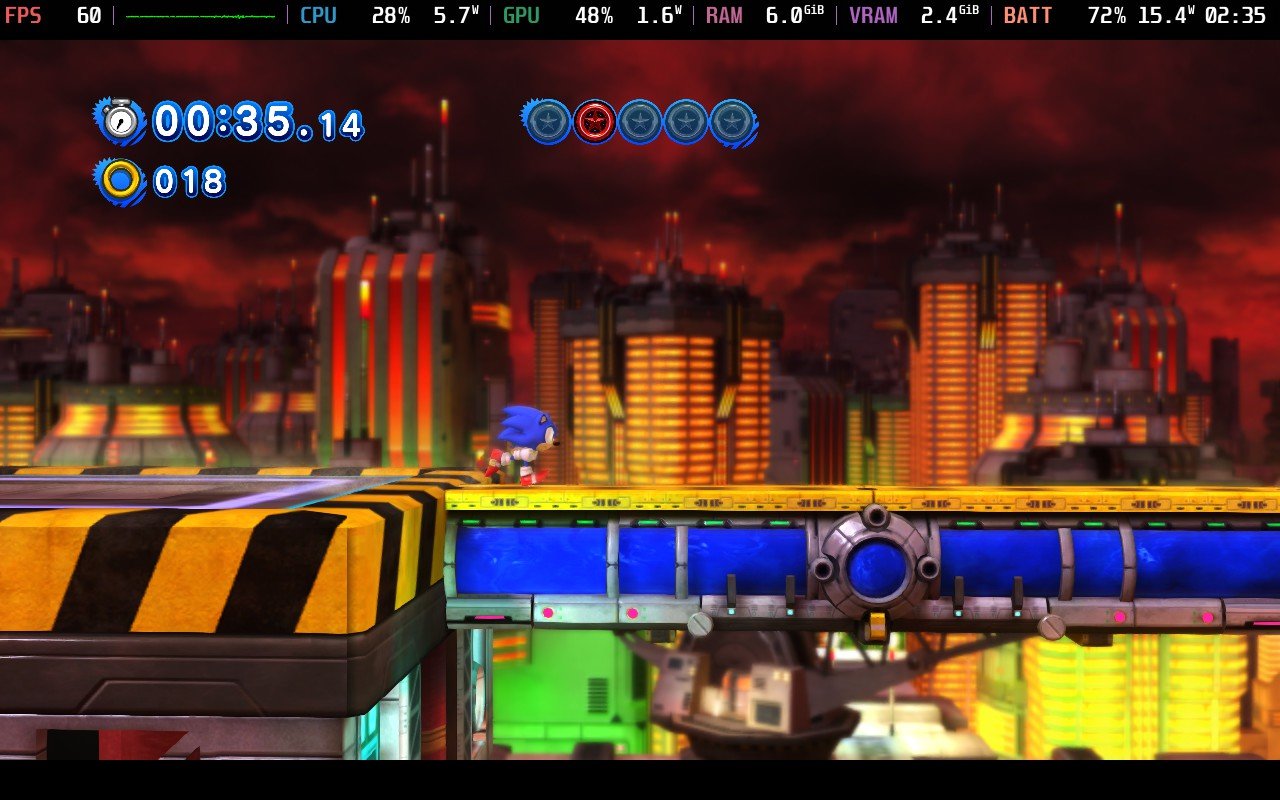Image resolution: width=1280 pixels, height=800 pixels.
Task: Select the first blue star medal
Action: tap(547, 122)
